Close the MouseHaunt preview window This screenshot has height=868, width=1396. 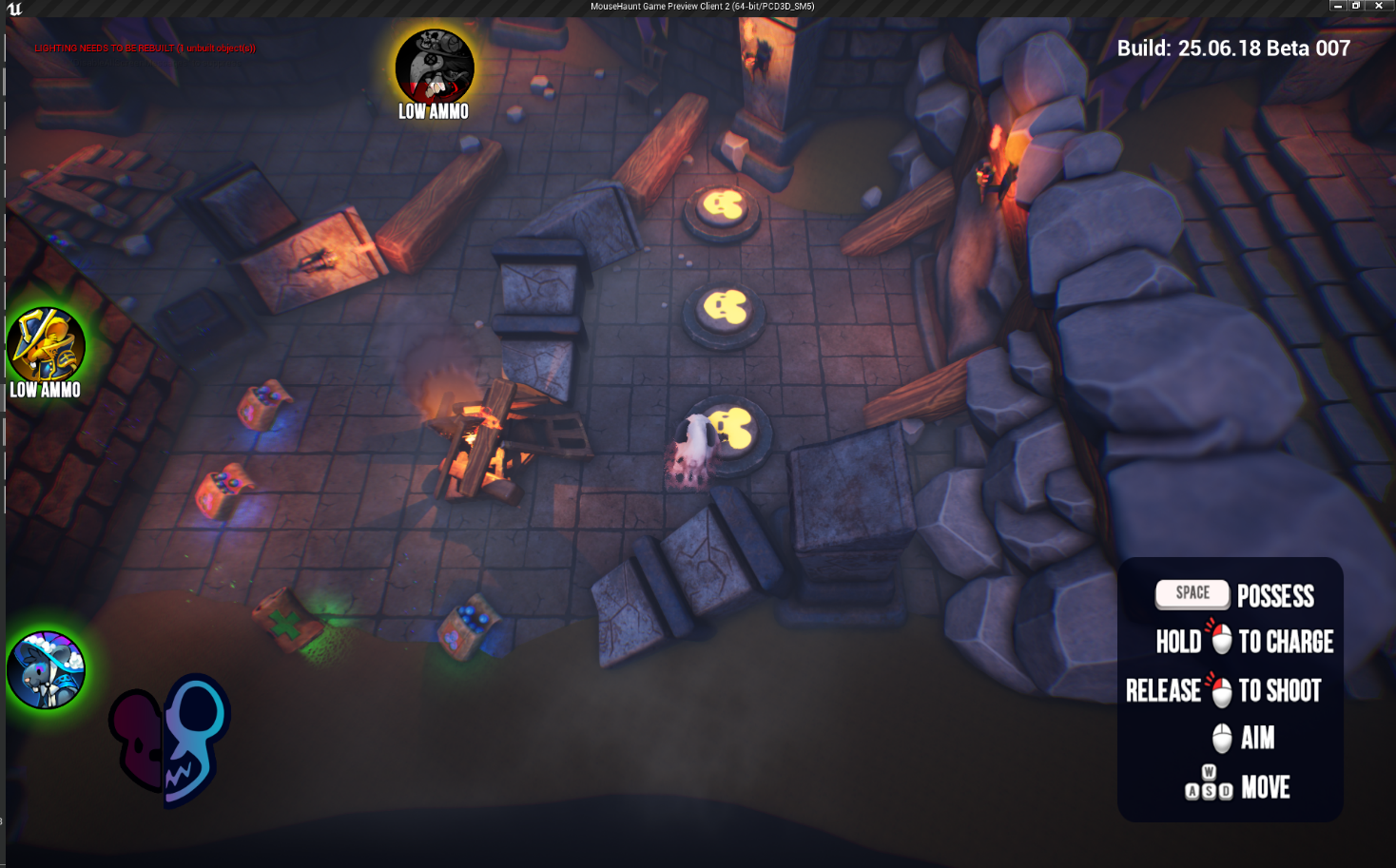coord(1378,6)
